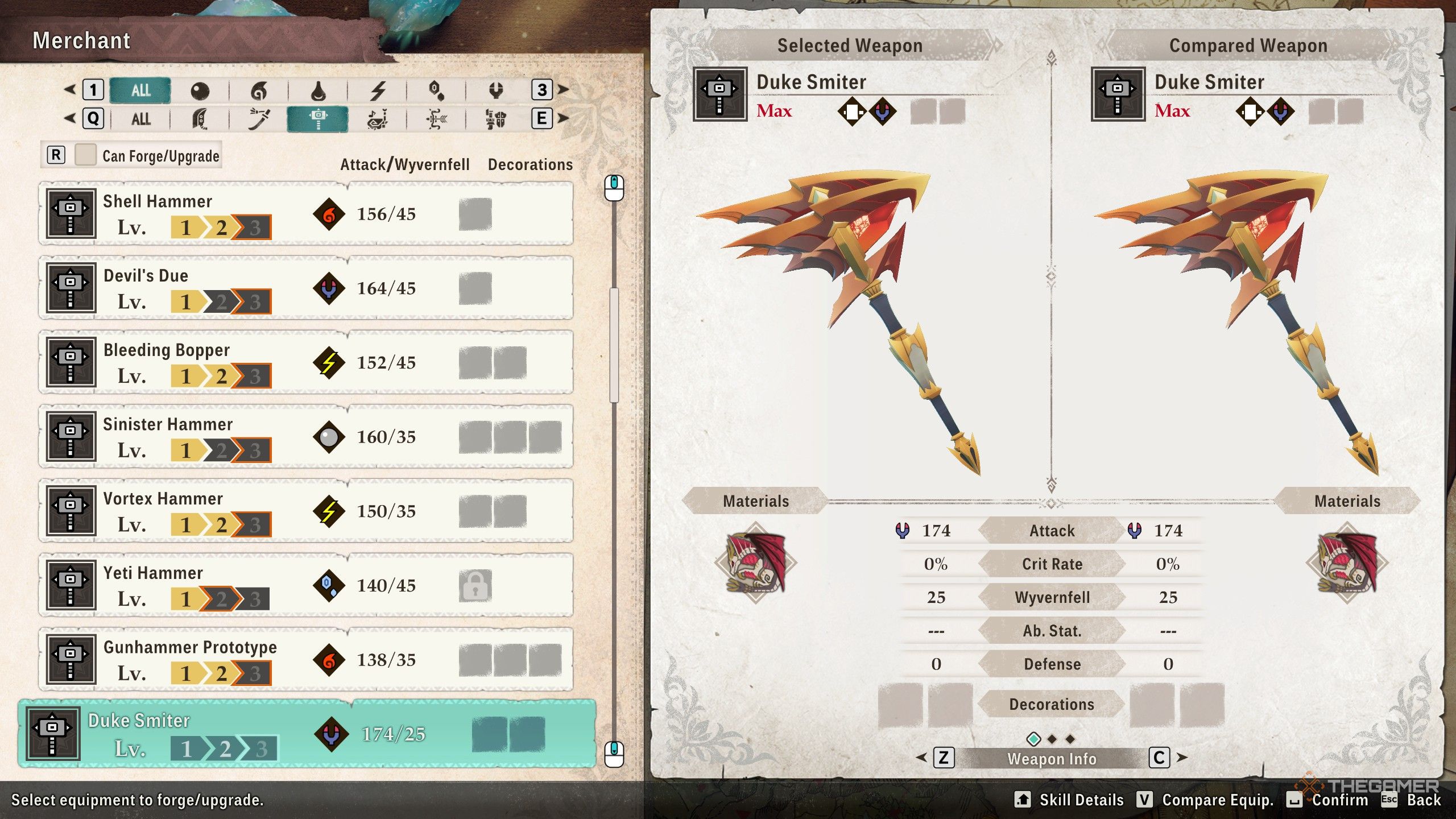1456x819 pixels.
Task: Select the Gunhammer Prototype row
Action: click(306, 660)
